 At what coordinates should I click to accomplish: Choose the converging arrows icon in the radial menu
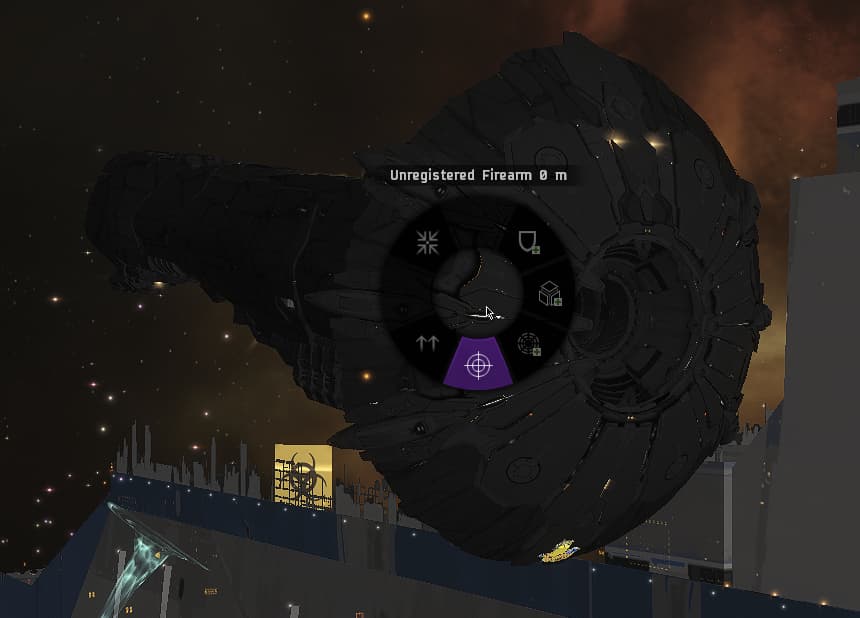[x=429, y=241]
